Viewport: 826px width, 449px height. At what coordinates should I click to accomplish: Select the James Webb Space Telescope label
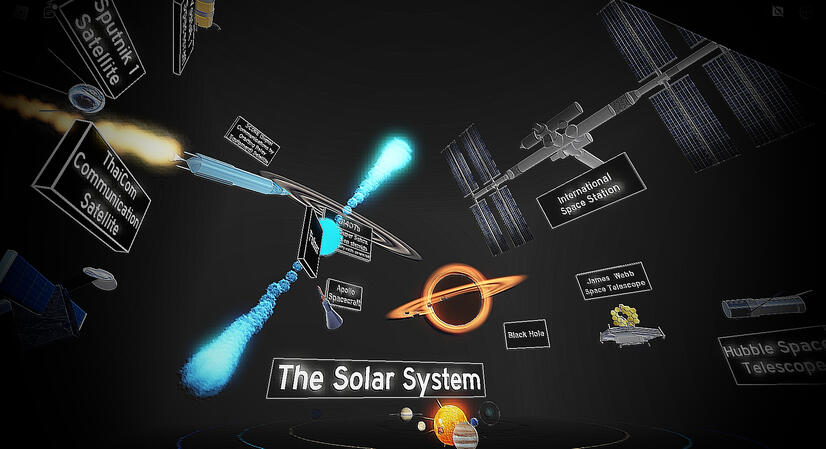pyautogui.click(x=613, y=281)
